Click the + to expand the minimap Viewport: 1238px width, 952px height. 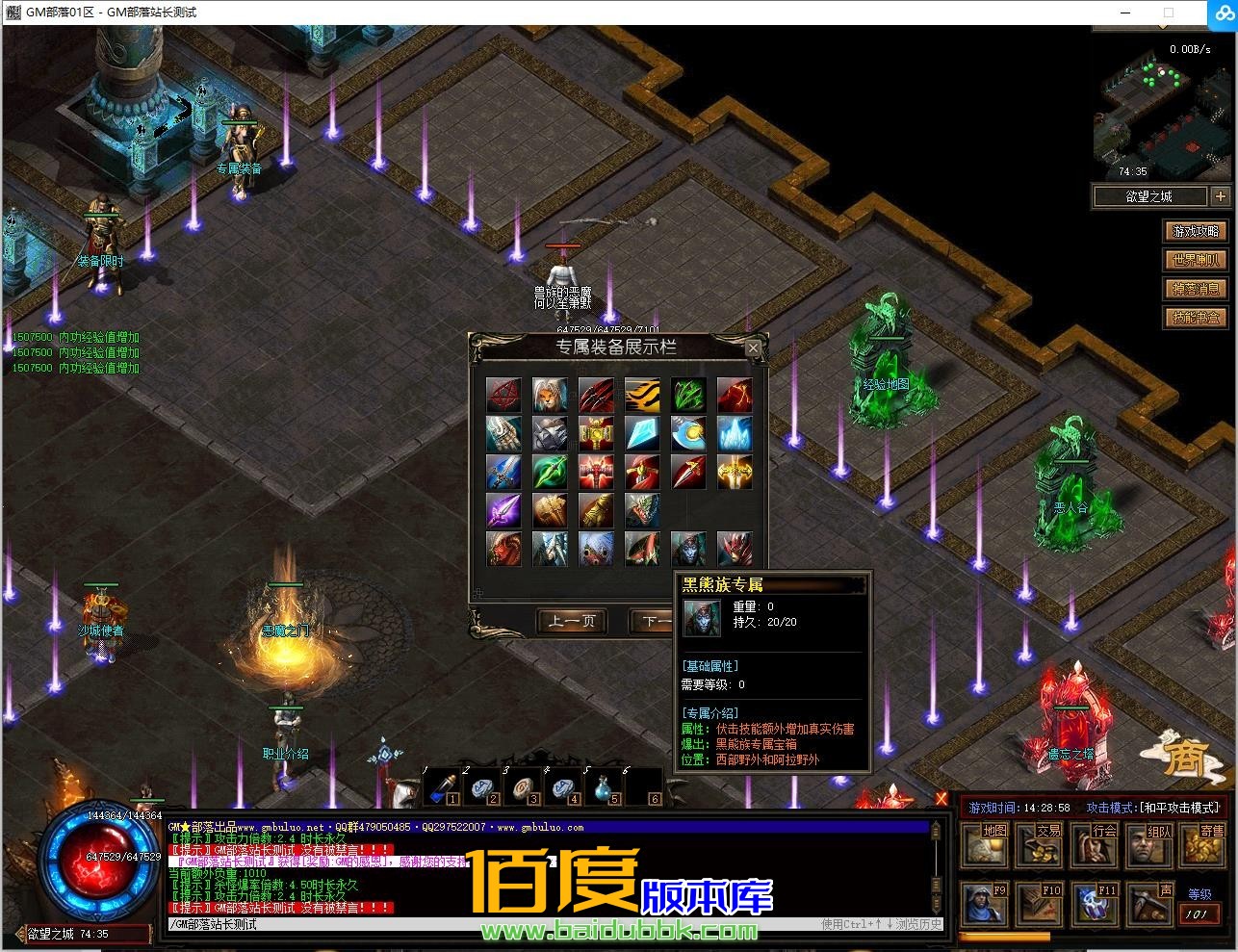pyautogui.click(x=1221, y=195)
